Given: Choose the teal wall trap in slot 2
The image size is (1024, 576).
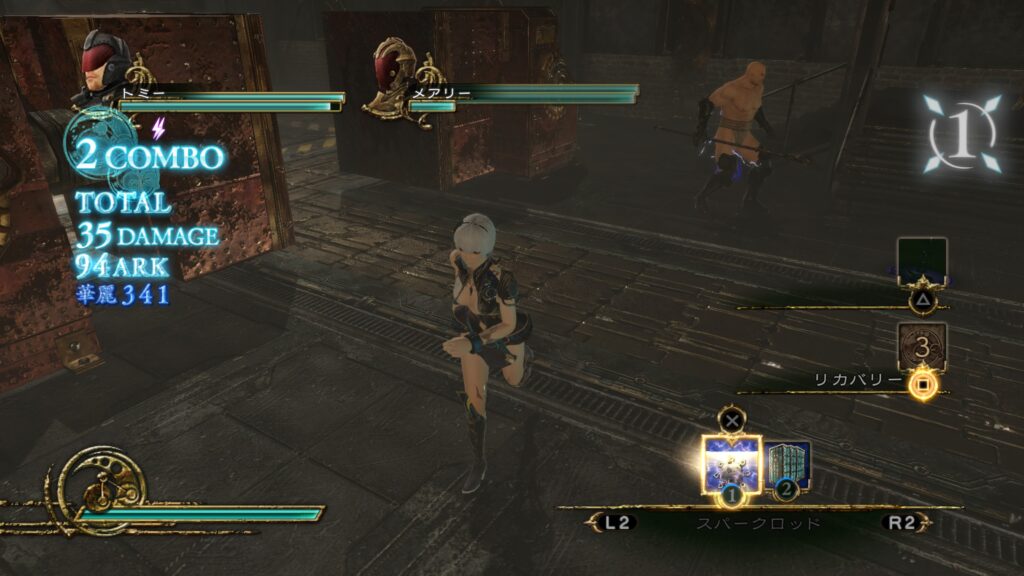Looking at the screenshot, I should click(x=789, y=464).
